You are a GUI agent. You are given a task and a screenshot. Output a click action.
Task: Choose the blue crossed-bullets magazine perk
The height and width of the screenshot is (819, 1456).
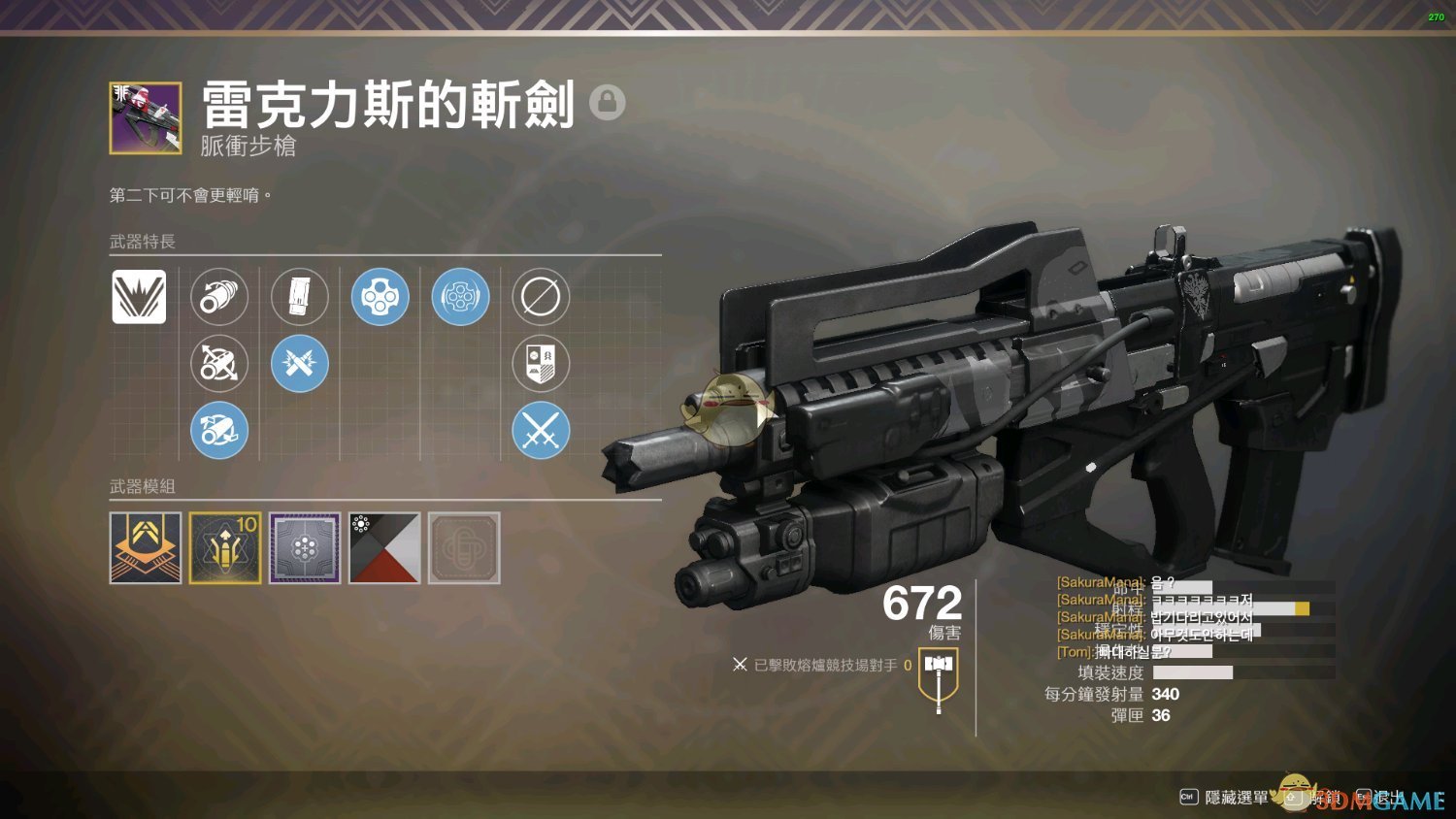[300, 363]
